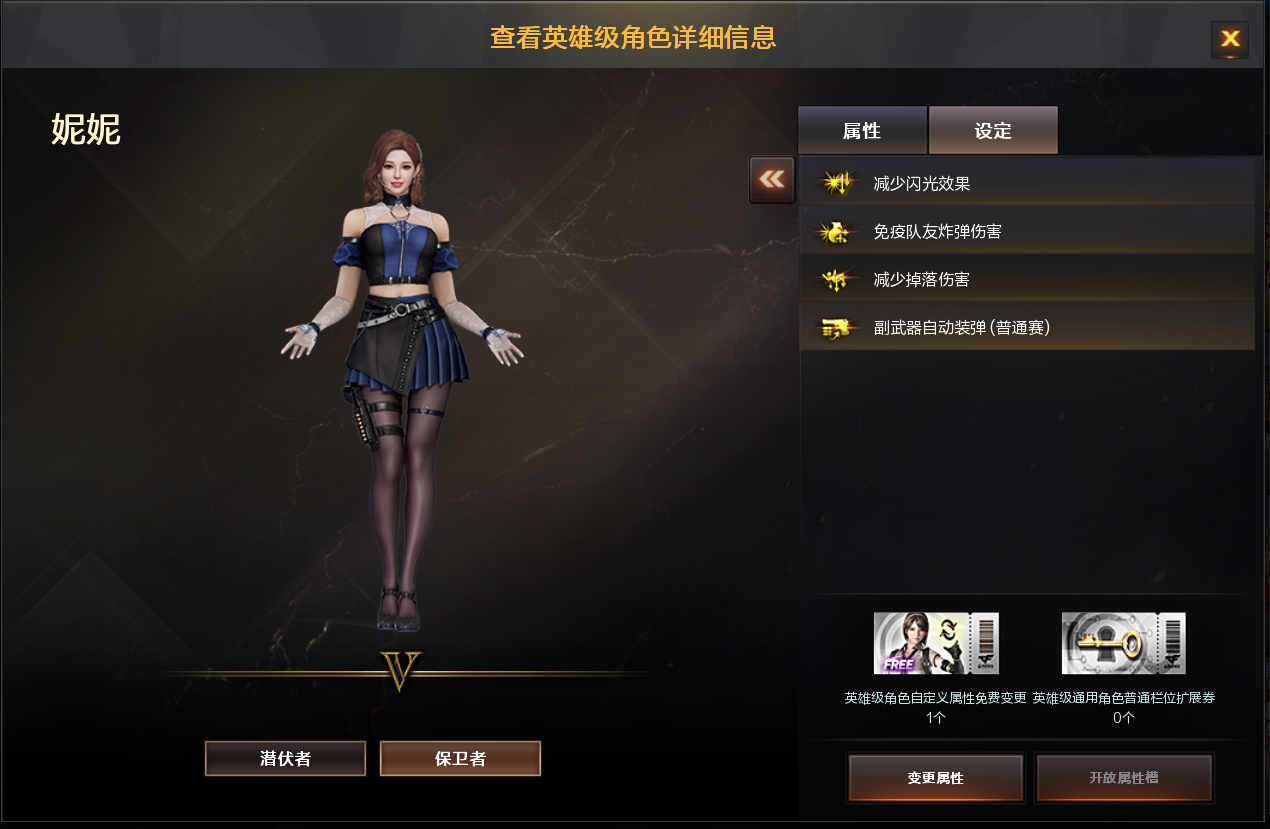Pick the 副武器自动装弹 attribute row
Viewport: 1270px width, 829px height.
1026,327
